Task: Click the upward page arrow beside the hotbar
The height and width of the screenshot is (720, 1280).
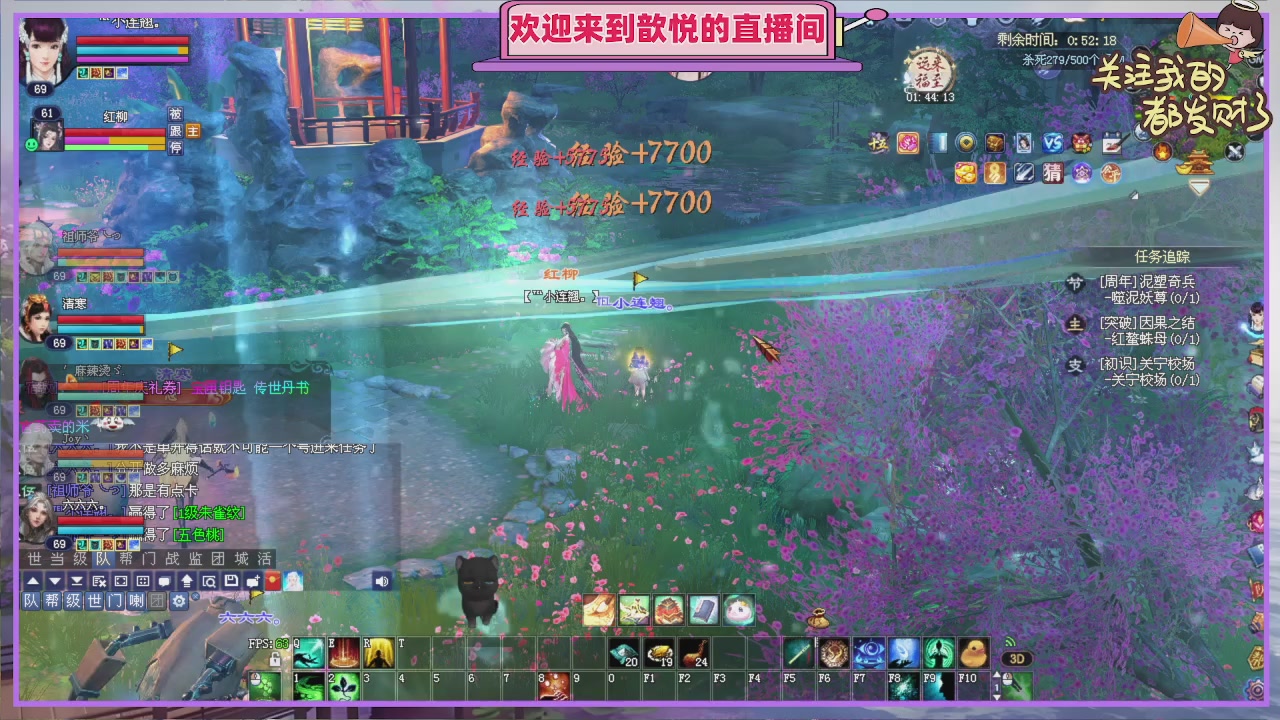Action: click(x=996, y=672)
